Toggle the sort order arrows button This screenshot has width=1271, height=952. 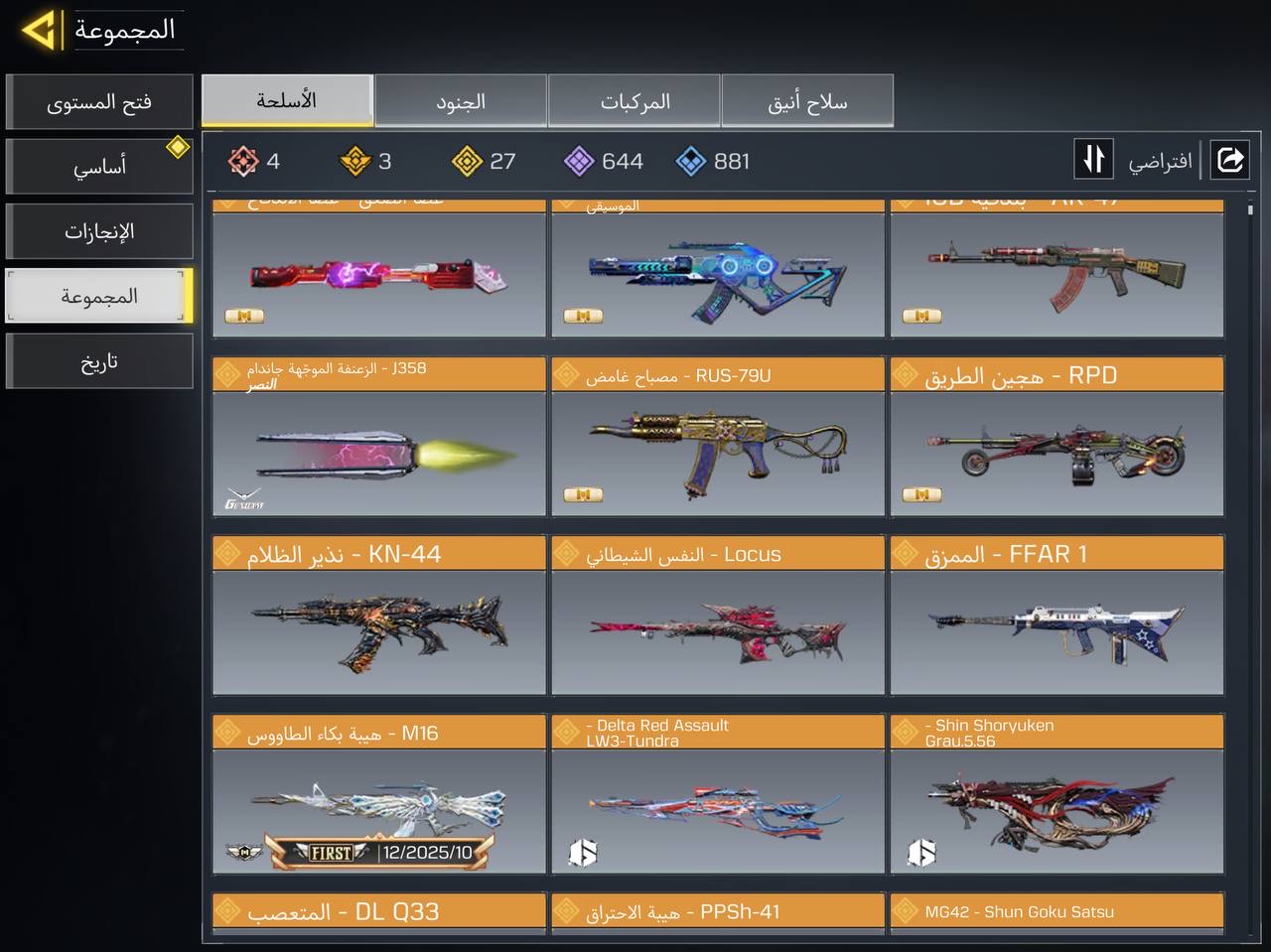pos(1093,159)
